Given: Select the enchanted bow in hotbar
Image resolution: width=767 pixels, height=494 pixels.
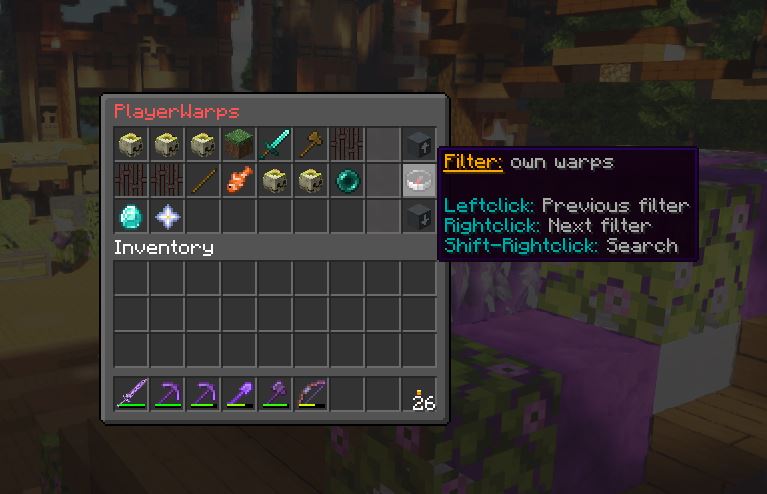Looking at the screenshot, I should (311, 396).
